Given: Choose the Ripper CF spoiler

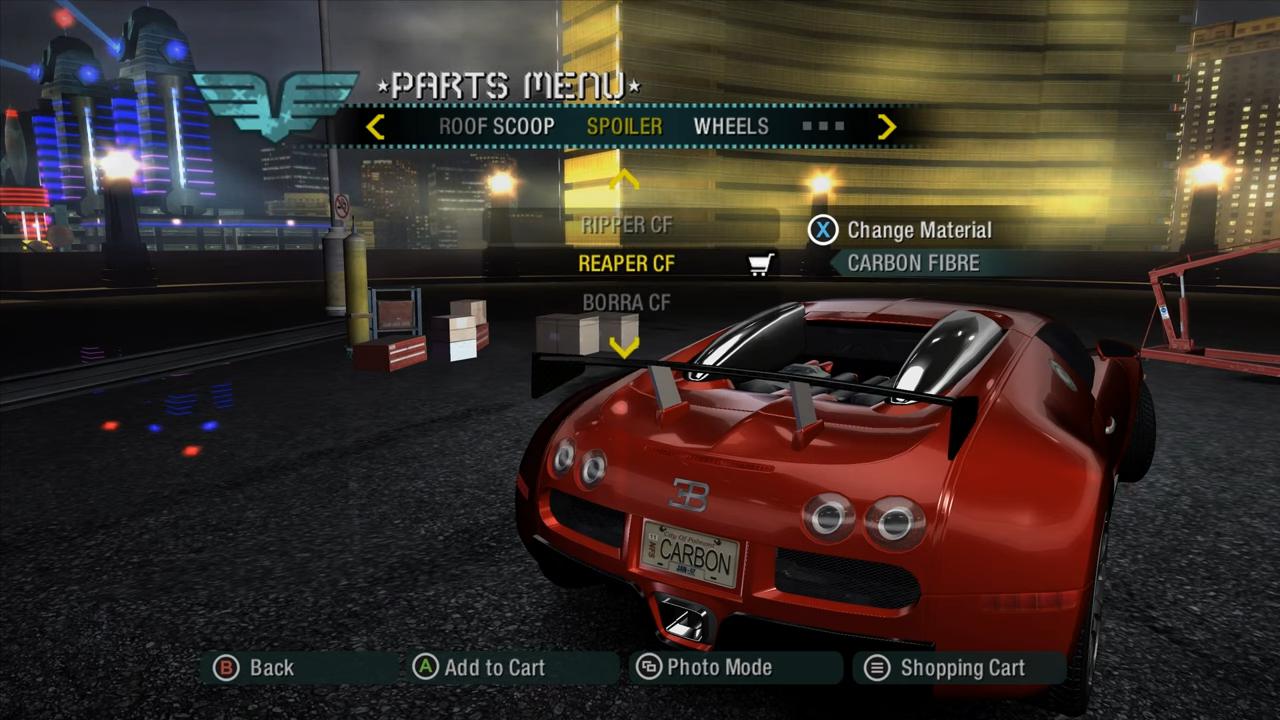Looking at the screenshot, I should tap(627, 225).
